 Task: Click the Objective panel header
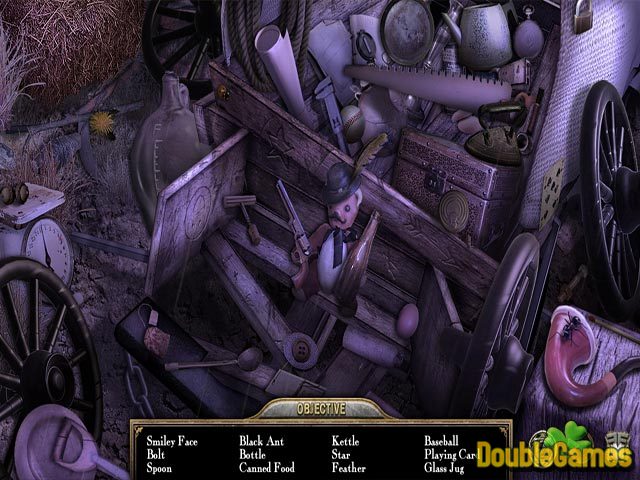click(319, 408)
